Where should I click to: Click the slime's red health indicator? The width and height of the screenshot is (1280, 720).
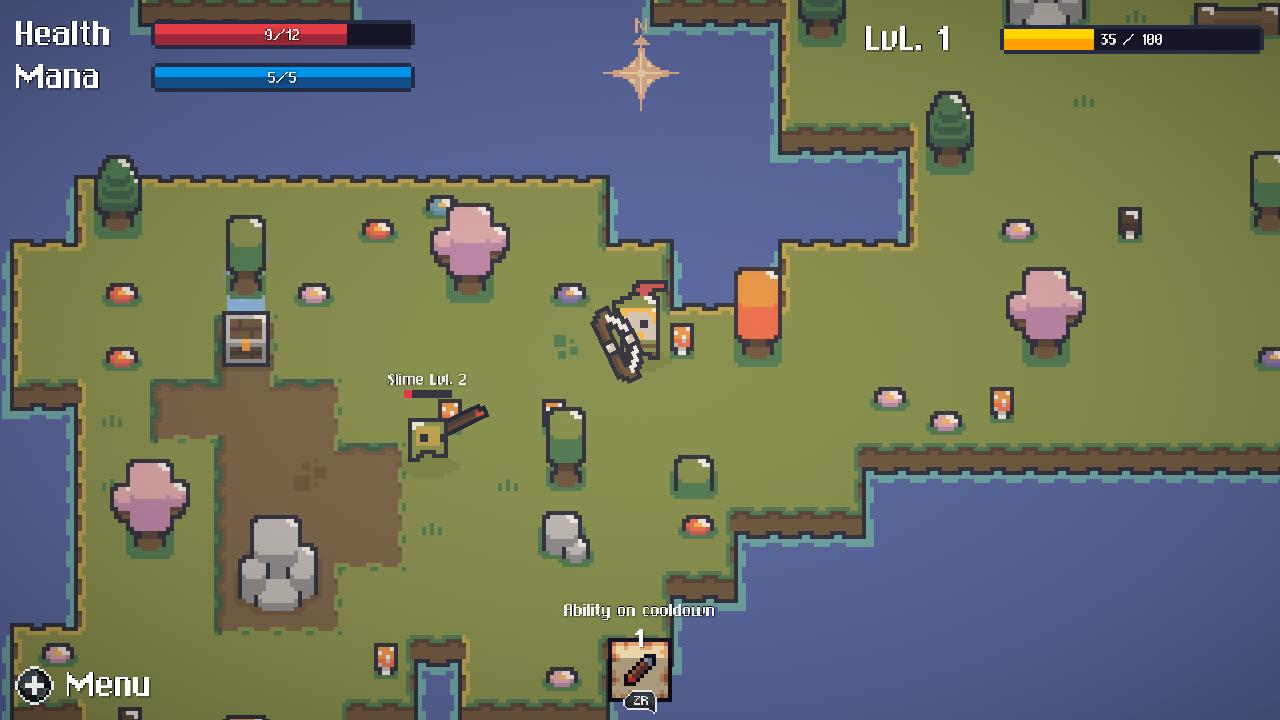(410, 393)
